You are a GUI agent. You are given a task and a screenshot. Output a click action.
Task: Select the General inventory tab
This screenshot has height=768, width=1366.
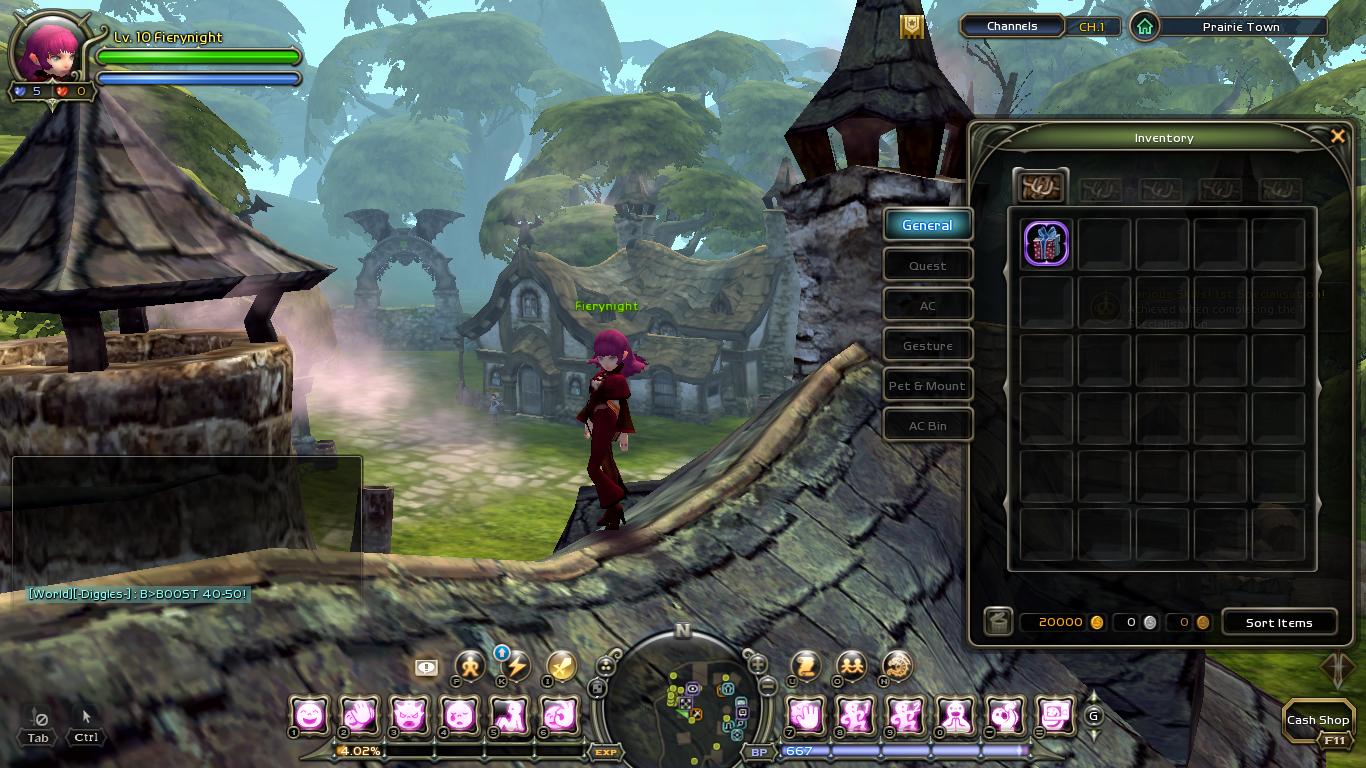(x=927, y=225)
